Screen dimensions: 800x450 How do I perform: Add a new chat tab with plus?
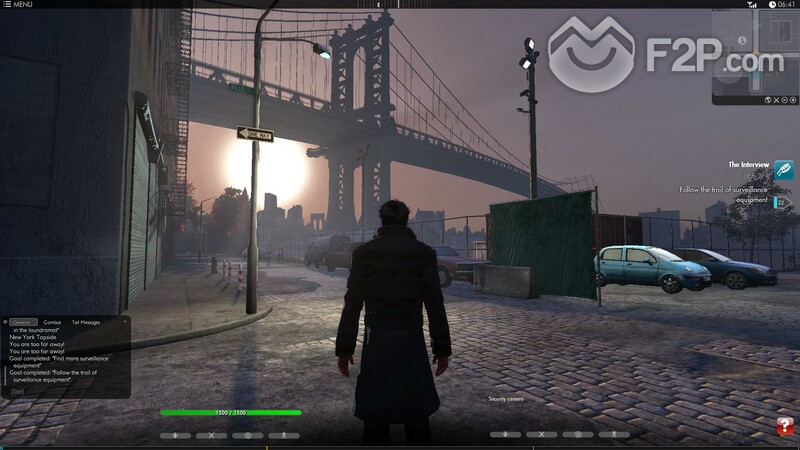pos(125,322)
